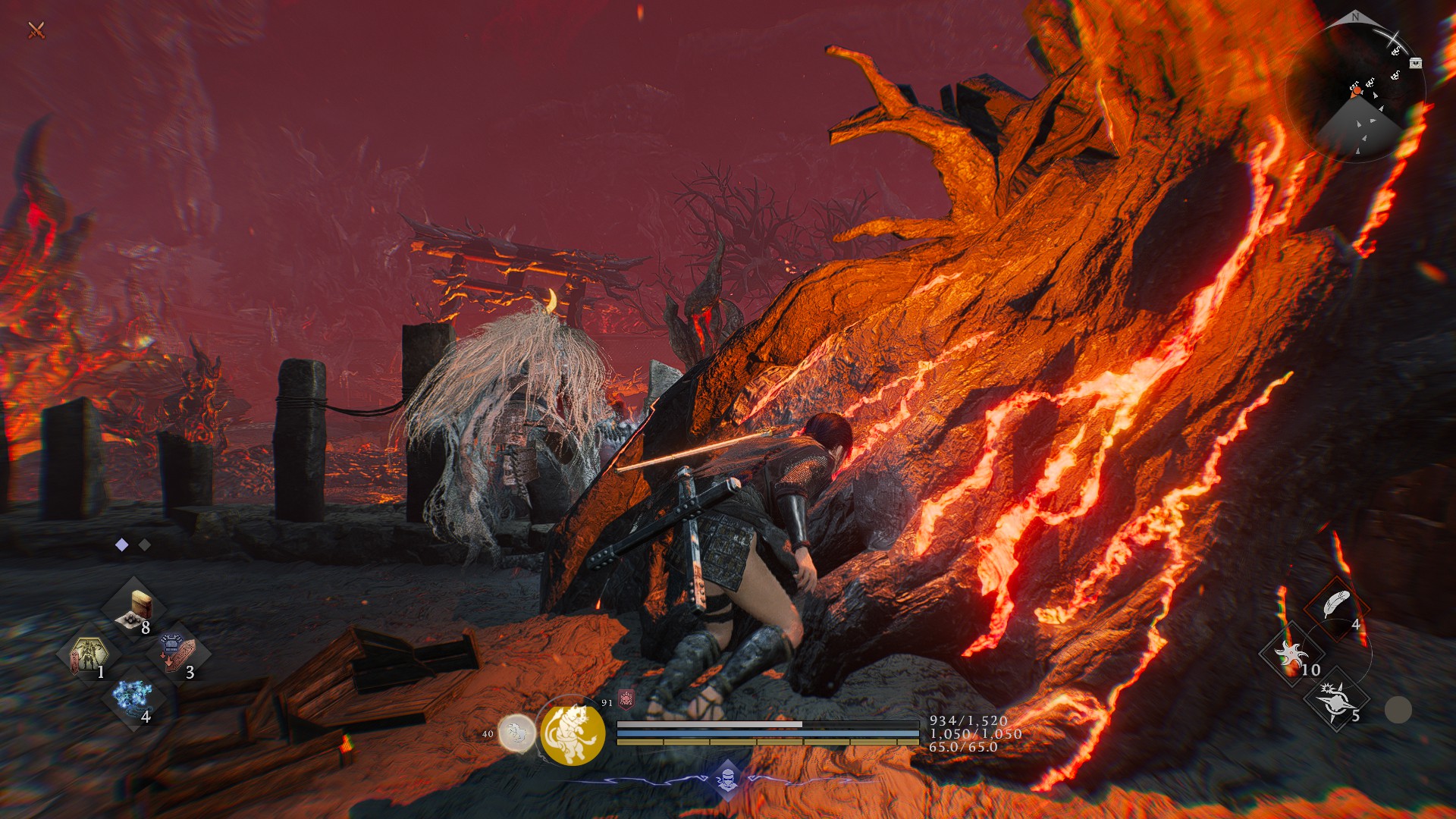
Task: Click the lit item set page indicator
Action: pyautogui.click(x=122, y=544)
